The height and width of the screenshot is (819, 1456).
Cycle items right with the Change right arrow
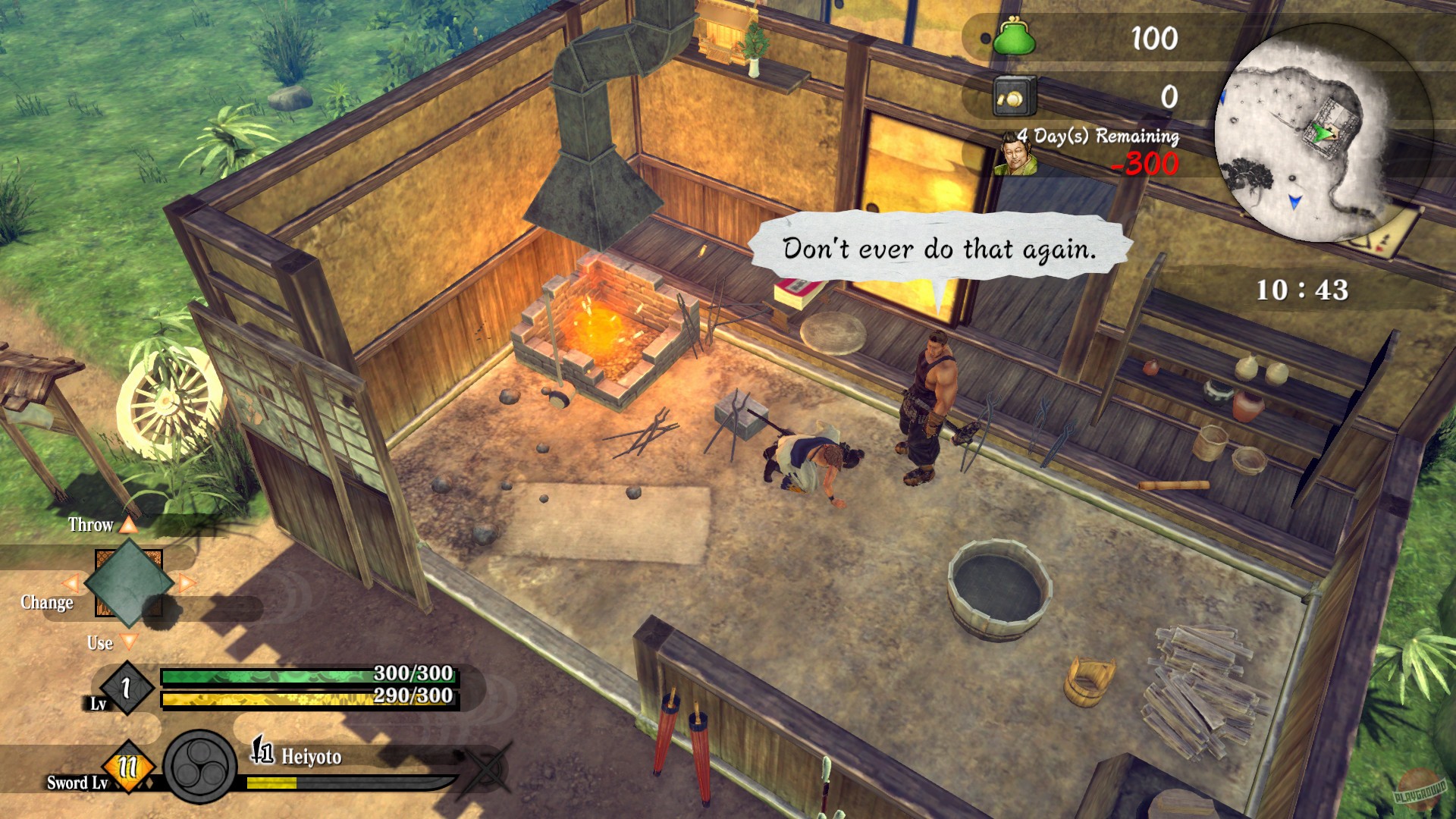[188, 583]
